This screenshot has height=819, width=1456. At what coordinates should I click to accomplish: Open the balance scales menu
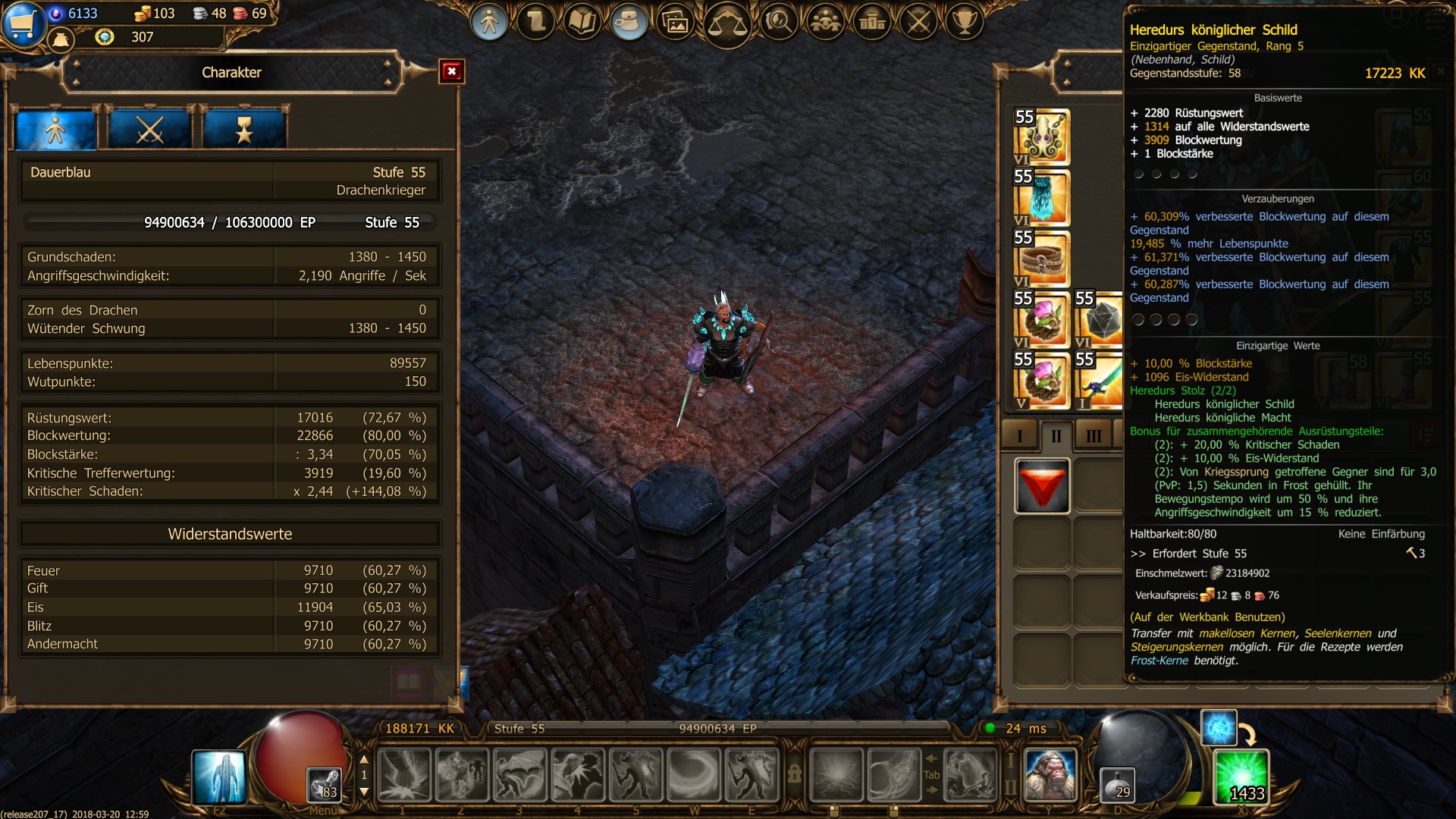click(x=726, y=24)
